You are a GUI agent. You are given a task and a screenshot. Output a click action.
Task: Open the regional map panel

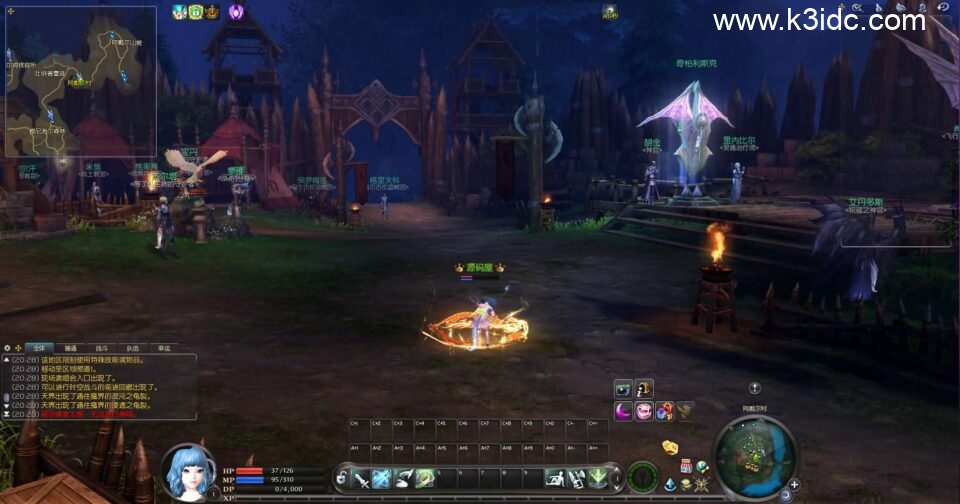tap(80, 80)
